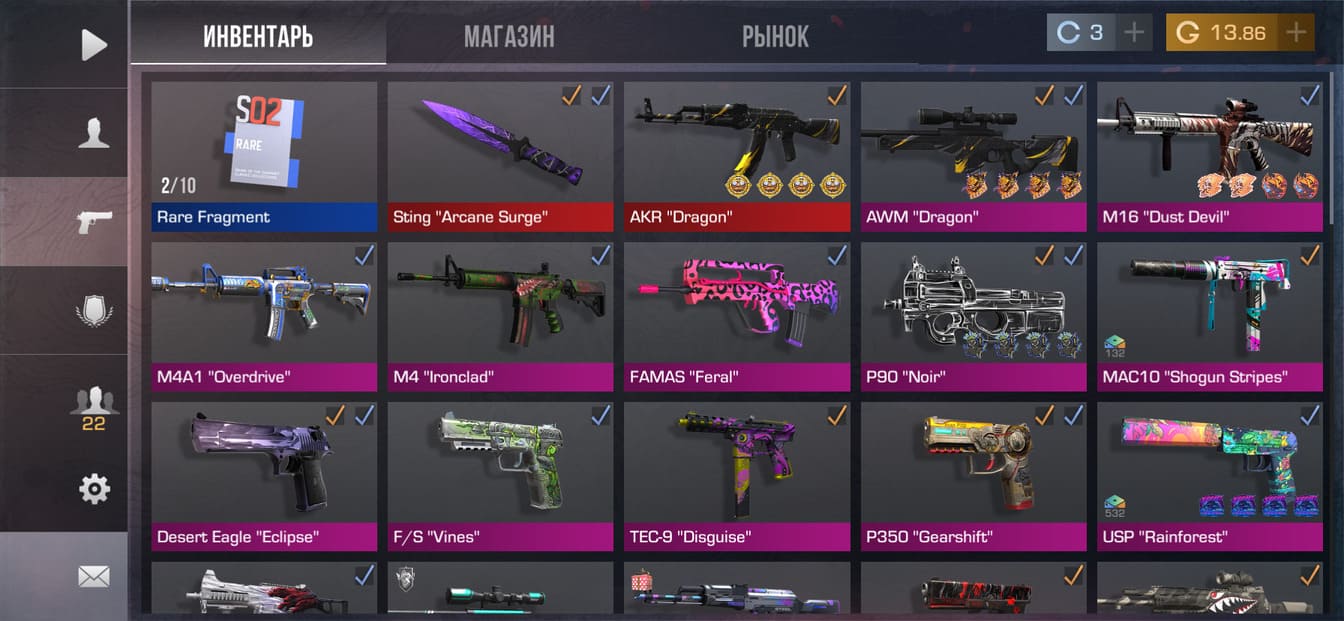1344x621 pixels.
Task: Pick the Desert Eagle "Eclipse" skin
Action: coord(264,476)
